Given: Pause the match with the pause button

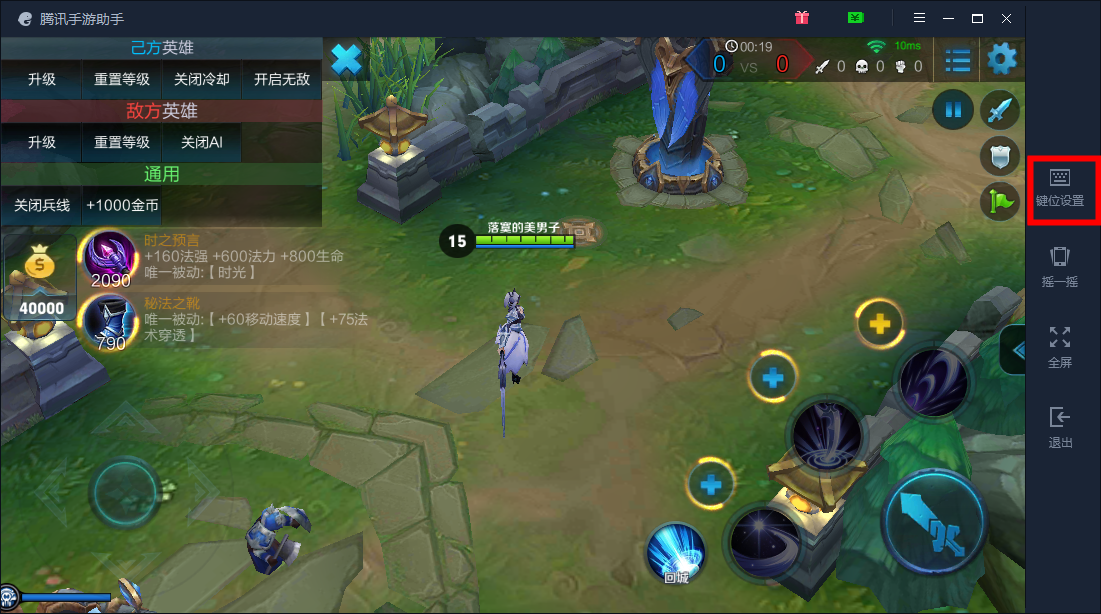Looking at the screenshot, I should coord(953,110).
